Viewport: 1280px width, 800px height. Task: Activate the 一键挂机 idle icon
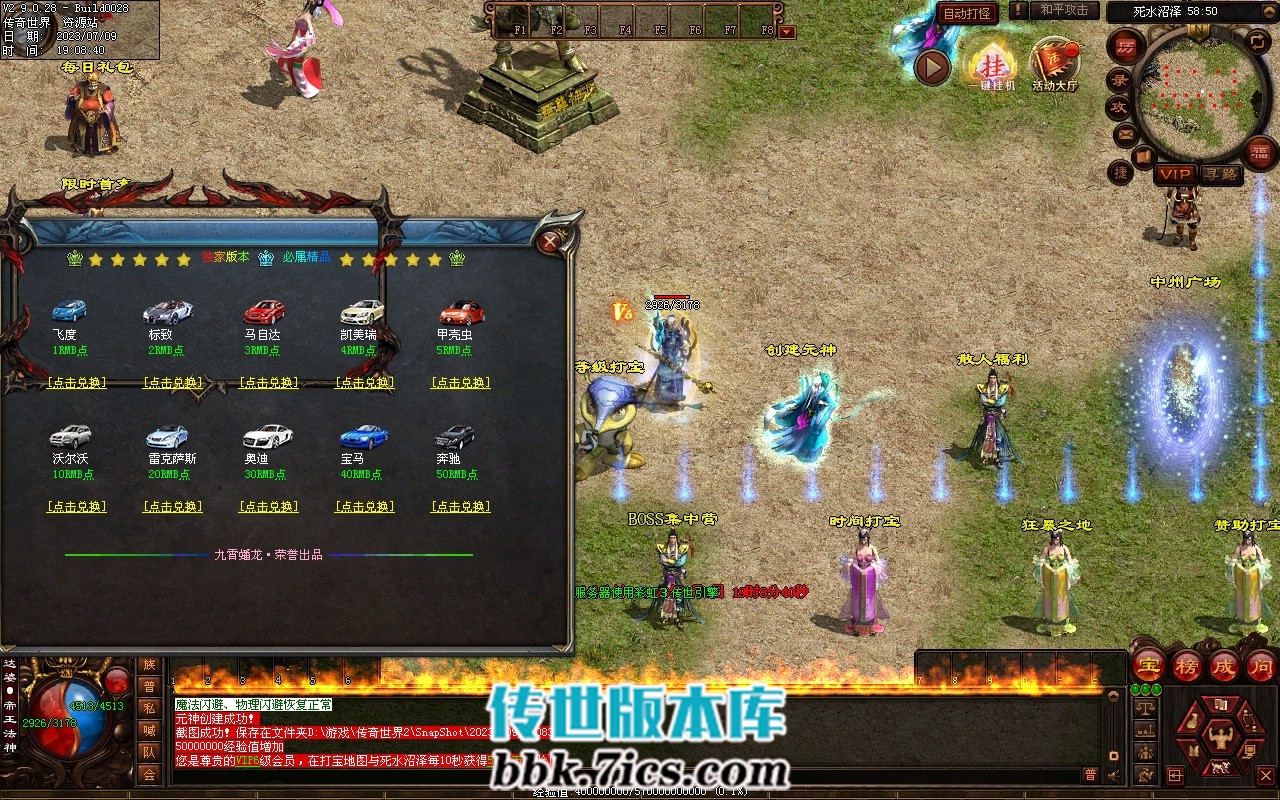(x=992, y=65)
